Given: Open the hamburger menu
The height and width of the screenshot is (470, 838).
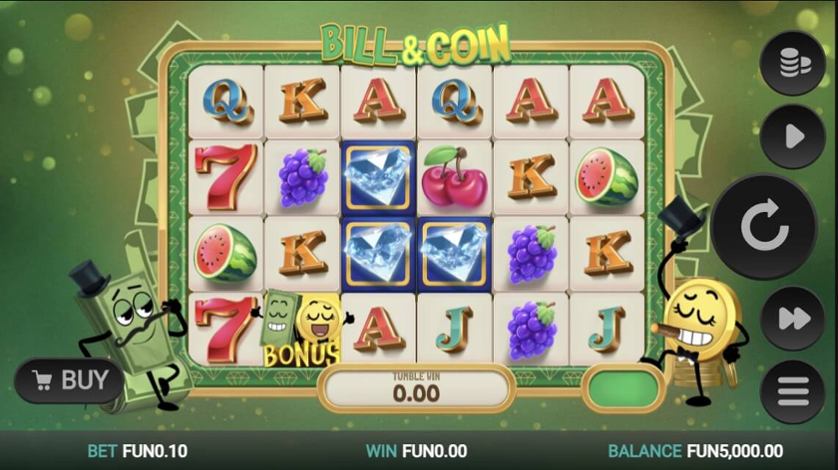Looking at the screenshot, I should click(x=792, y=391).
